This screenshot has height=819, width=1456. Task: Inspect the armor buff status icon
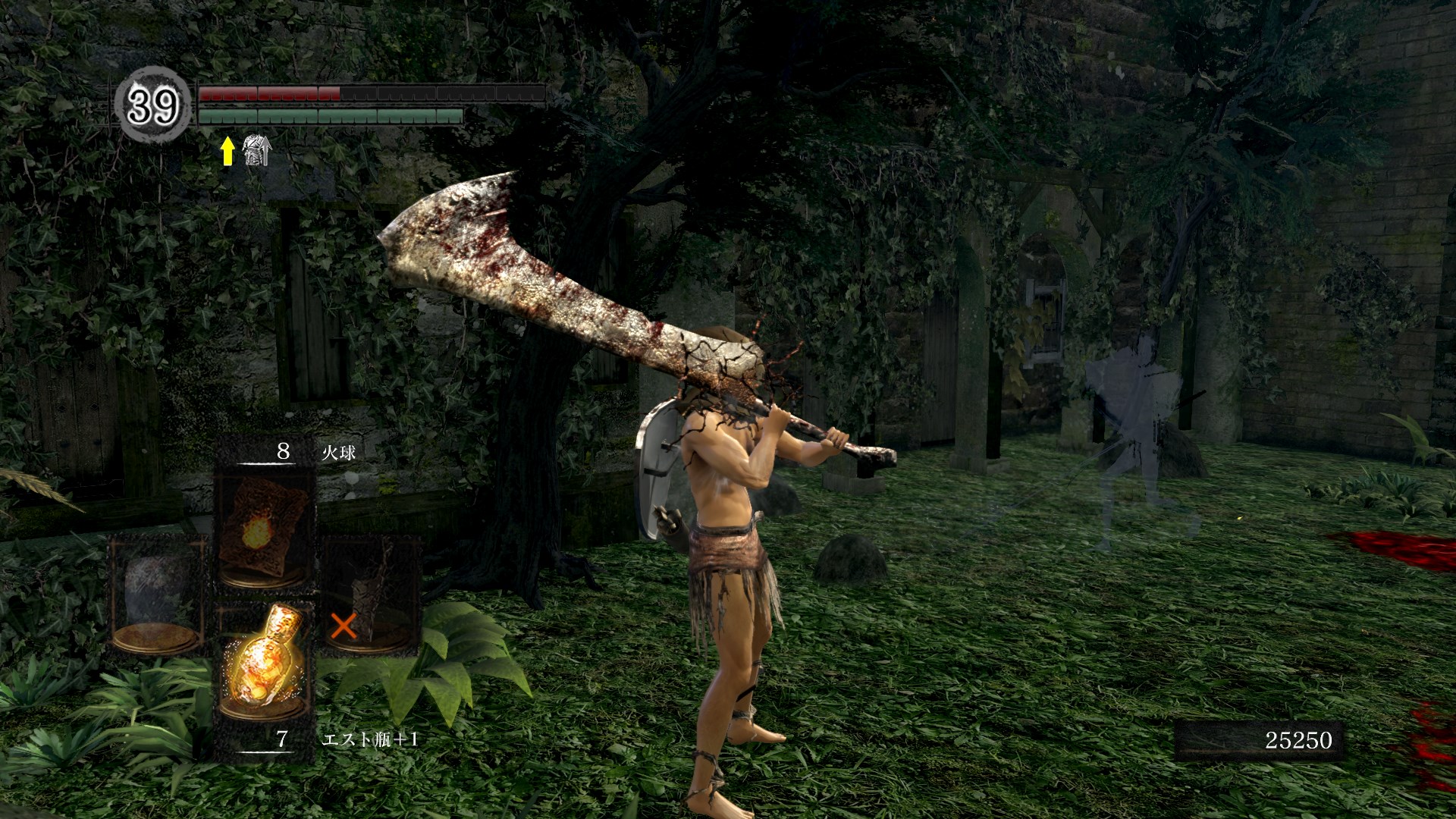[x=256, y=150]
